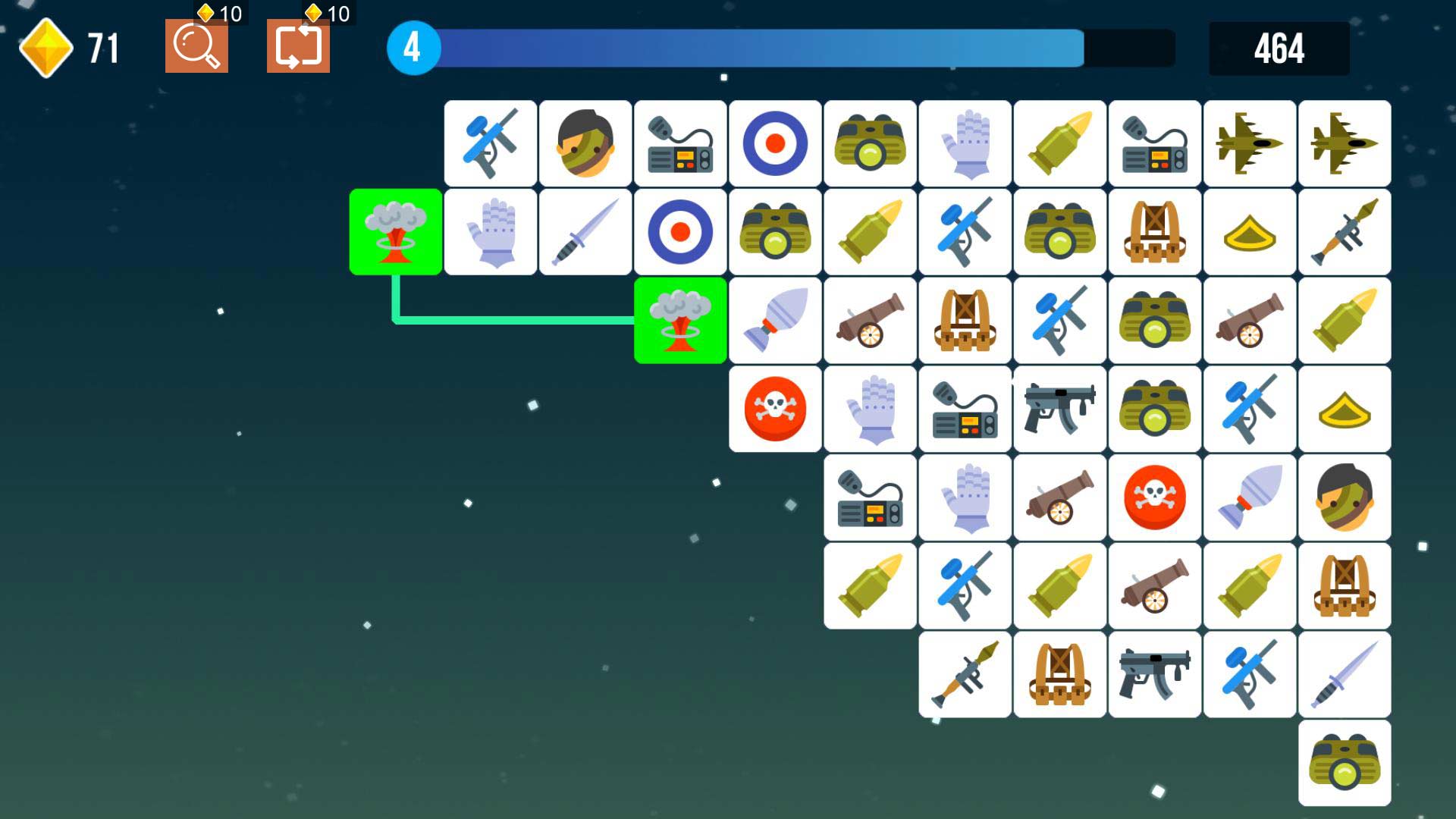1456x819 pixels.
Task: Click the soldier head tile in top row
Action: pos(584,143)
